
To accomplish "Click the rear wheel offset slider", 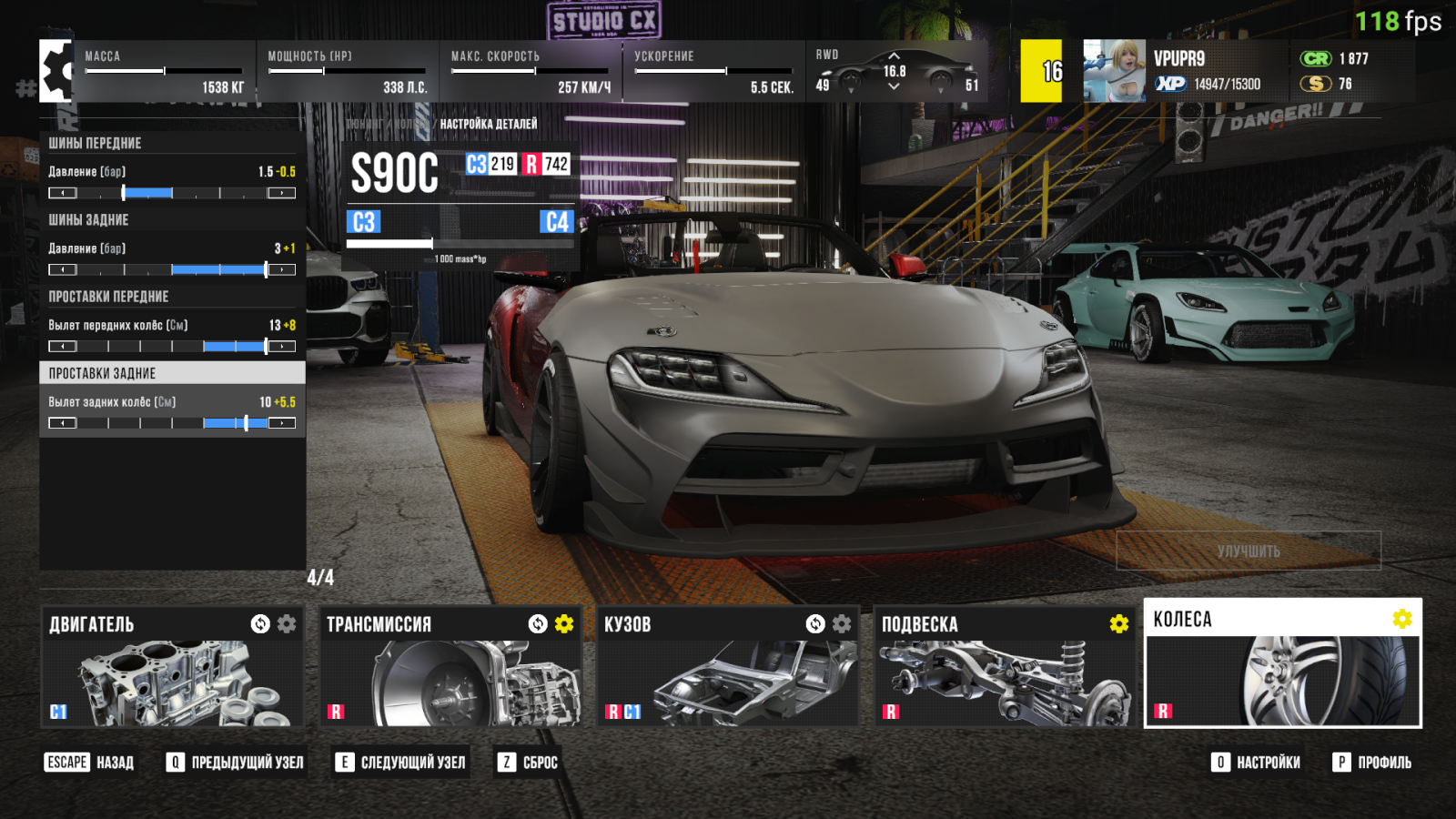I will [x=172, y=423].
